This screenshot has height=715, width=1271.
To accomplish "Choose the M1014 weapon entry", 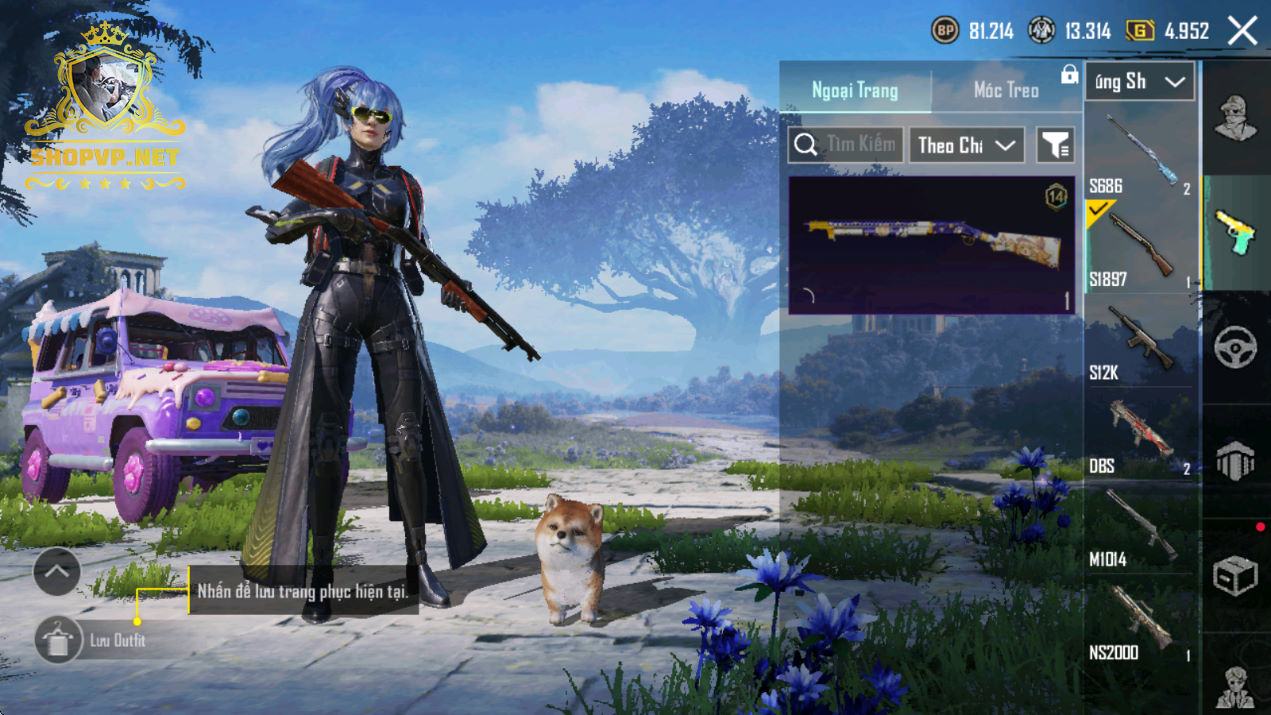I will tap(1140, 528).
